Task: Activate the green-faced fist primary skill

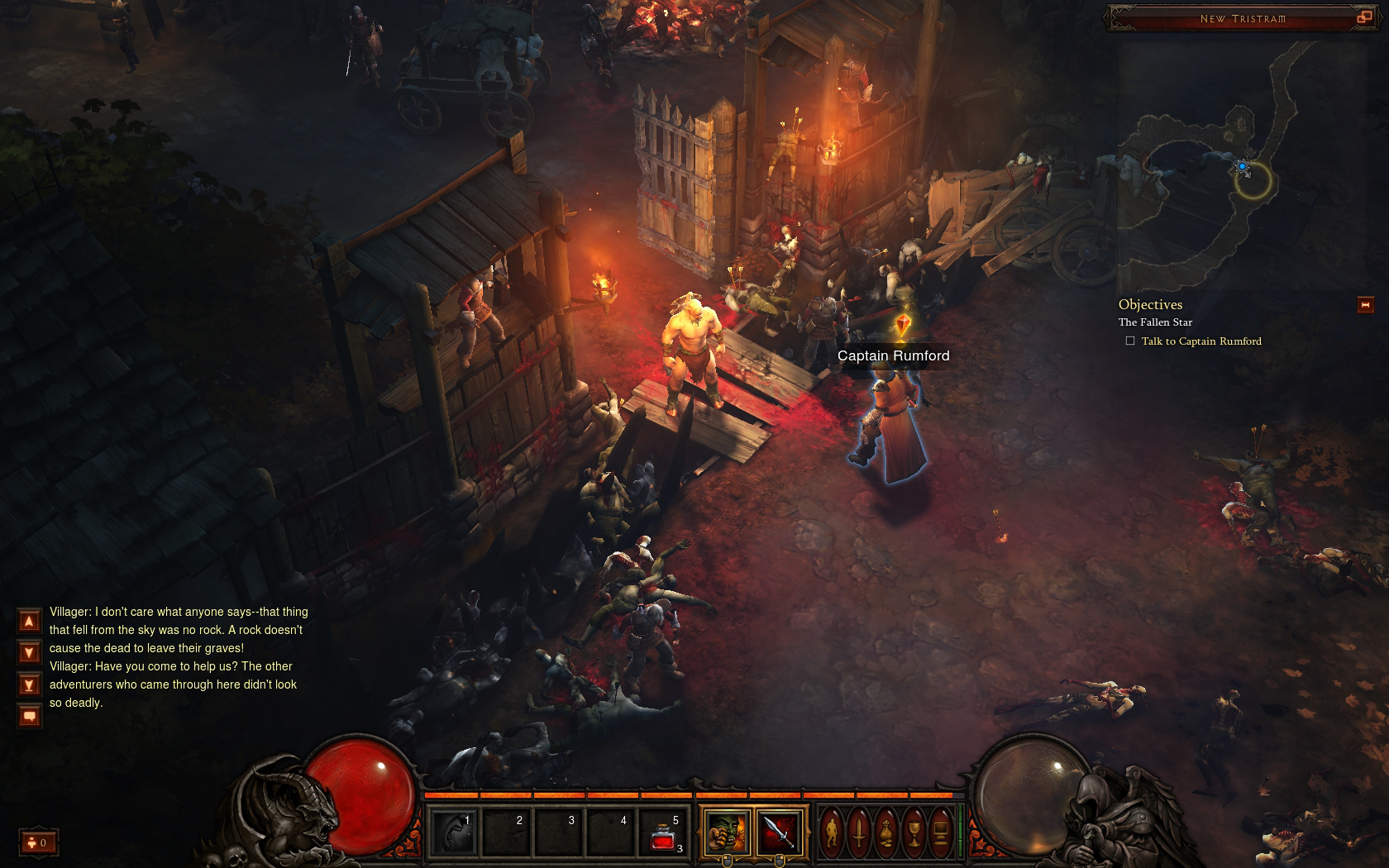Action: (727, 832)
